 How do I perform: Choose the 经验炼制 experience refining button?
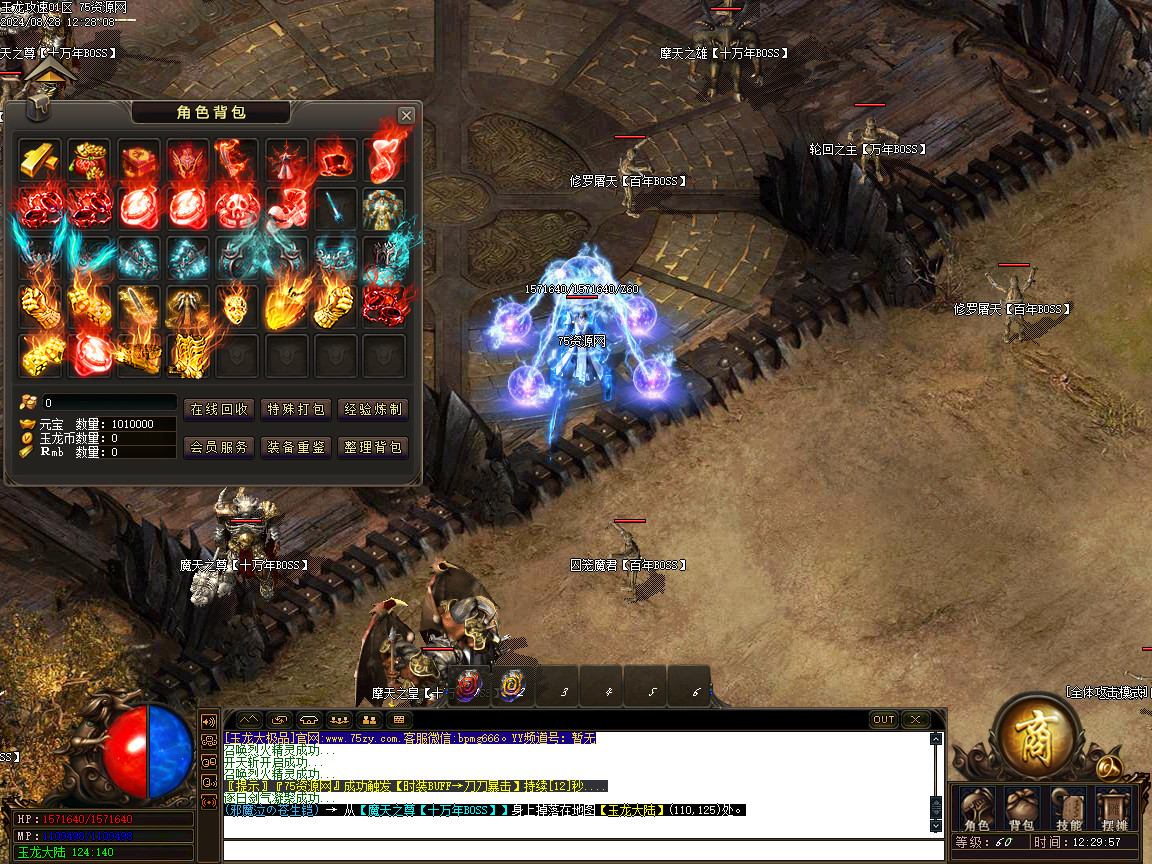point(373,409)
